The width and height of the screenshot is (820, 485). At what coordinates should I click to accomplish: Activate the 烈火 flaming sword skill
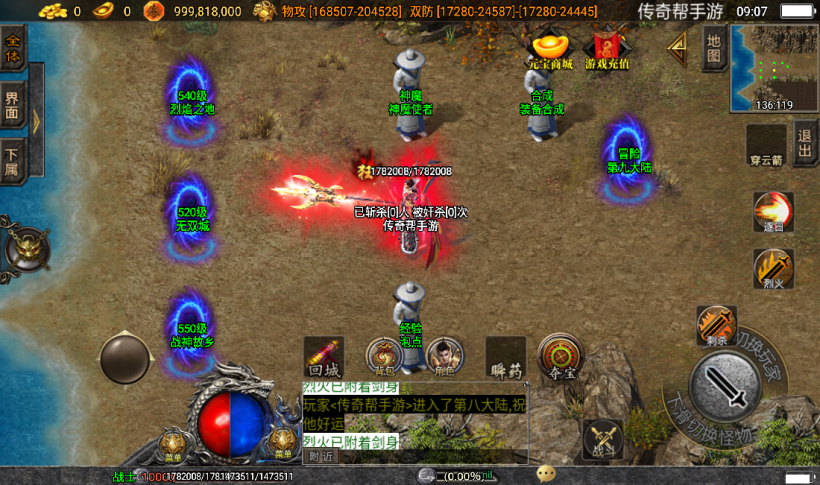[773, 269]
